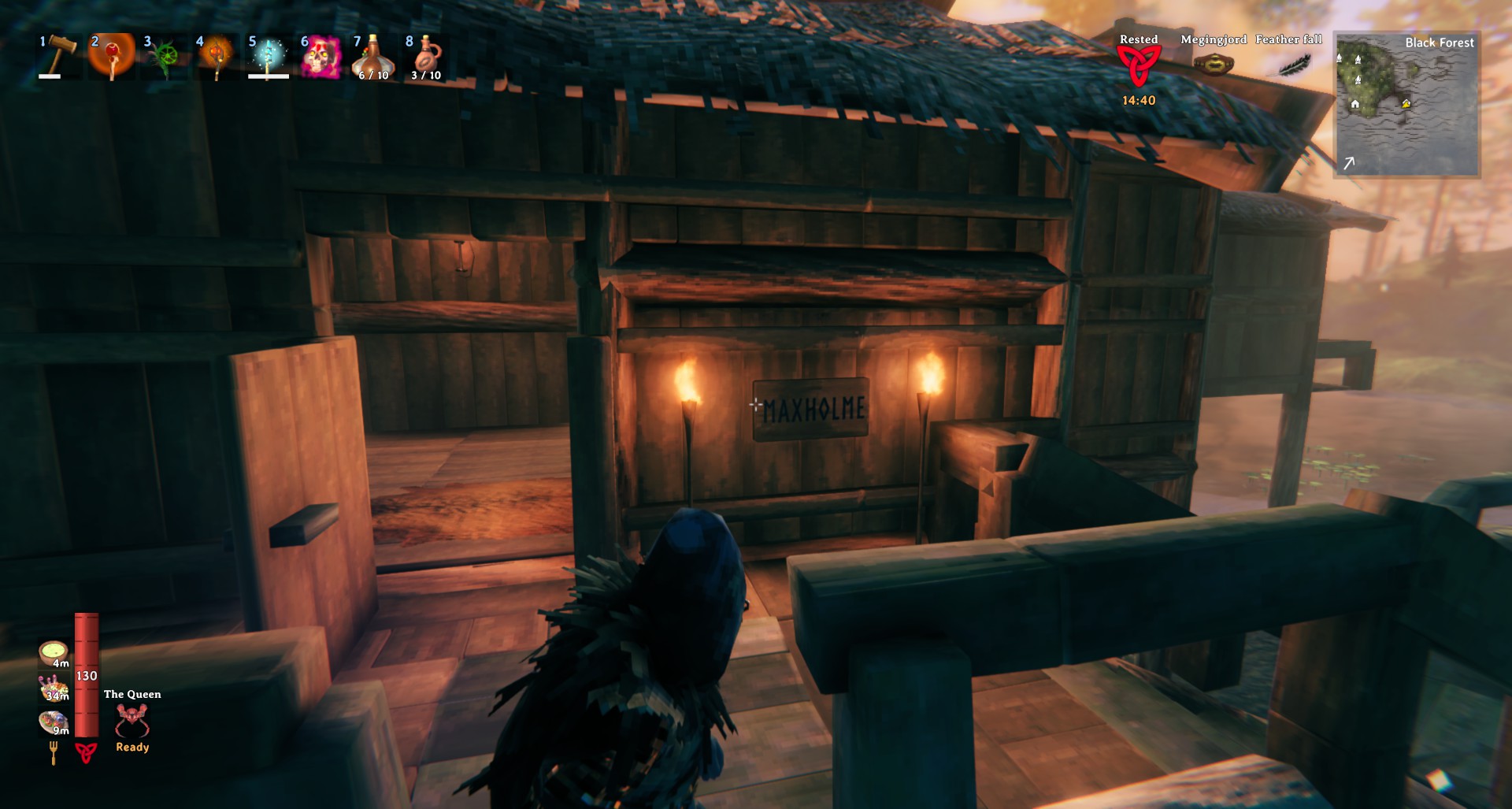Pick the pink glowing skull in slot 6
Screen dimensions: 1512x809
tap(321, 57)
